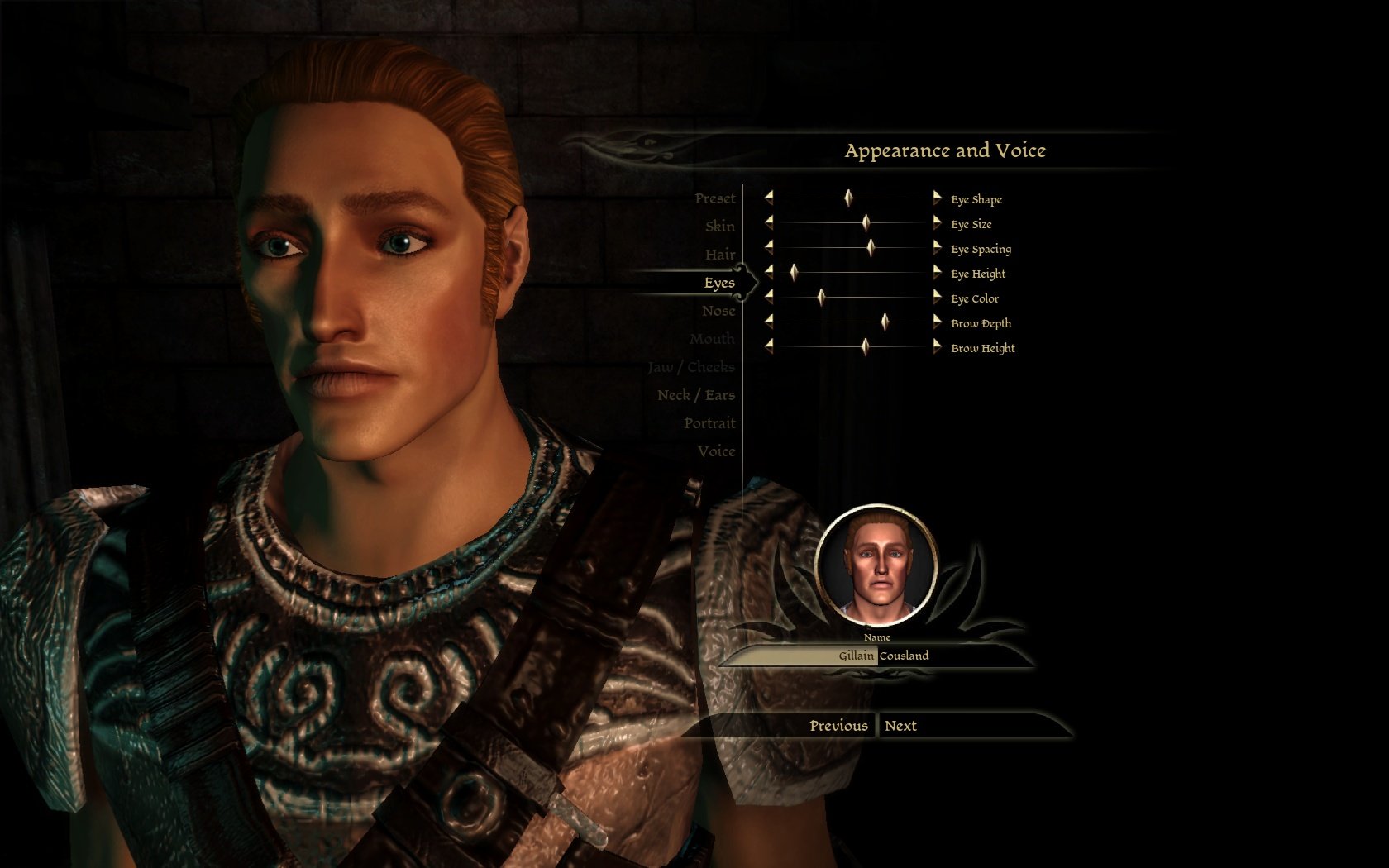Select the Eyes category tab
The width and height of the screenshot is (1389, 868).
point(718,283)
